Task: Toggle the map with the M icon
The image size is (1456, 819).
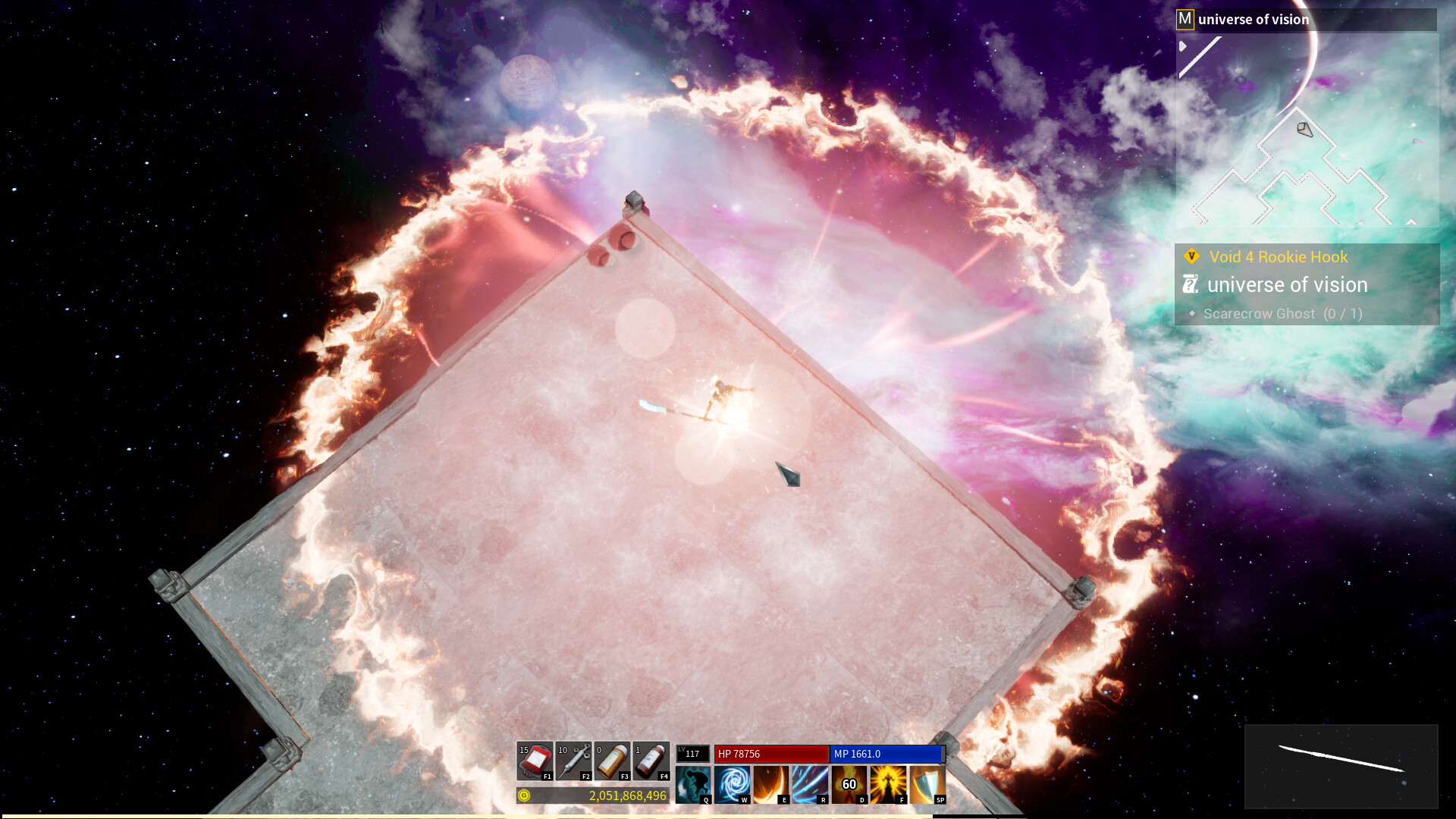Action: (1185, 19)
